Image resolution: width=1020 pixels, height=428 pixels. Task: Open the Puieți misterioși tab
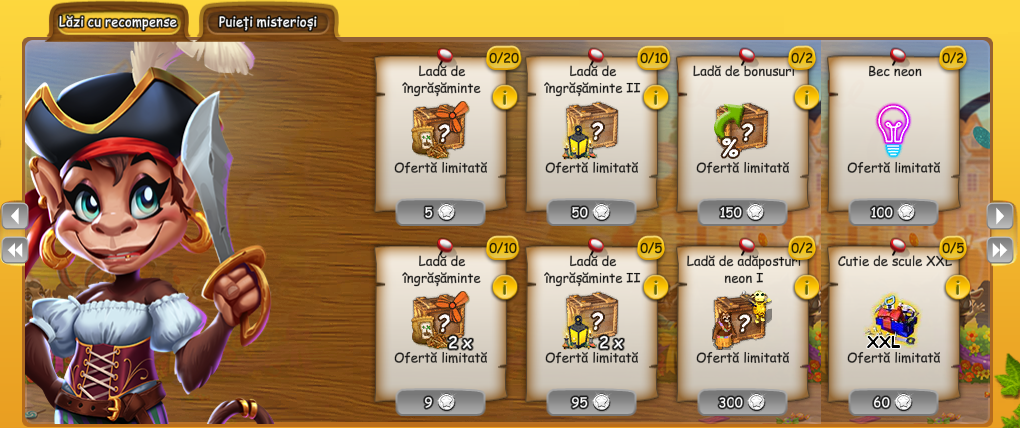pos(267,22)
